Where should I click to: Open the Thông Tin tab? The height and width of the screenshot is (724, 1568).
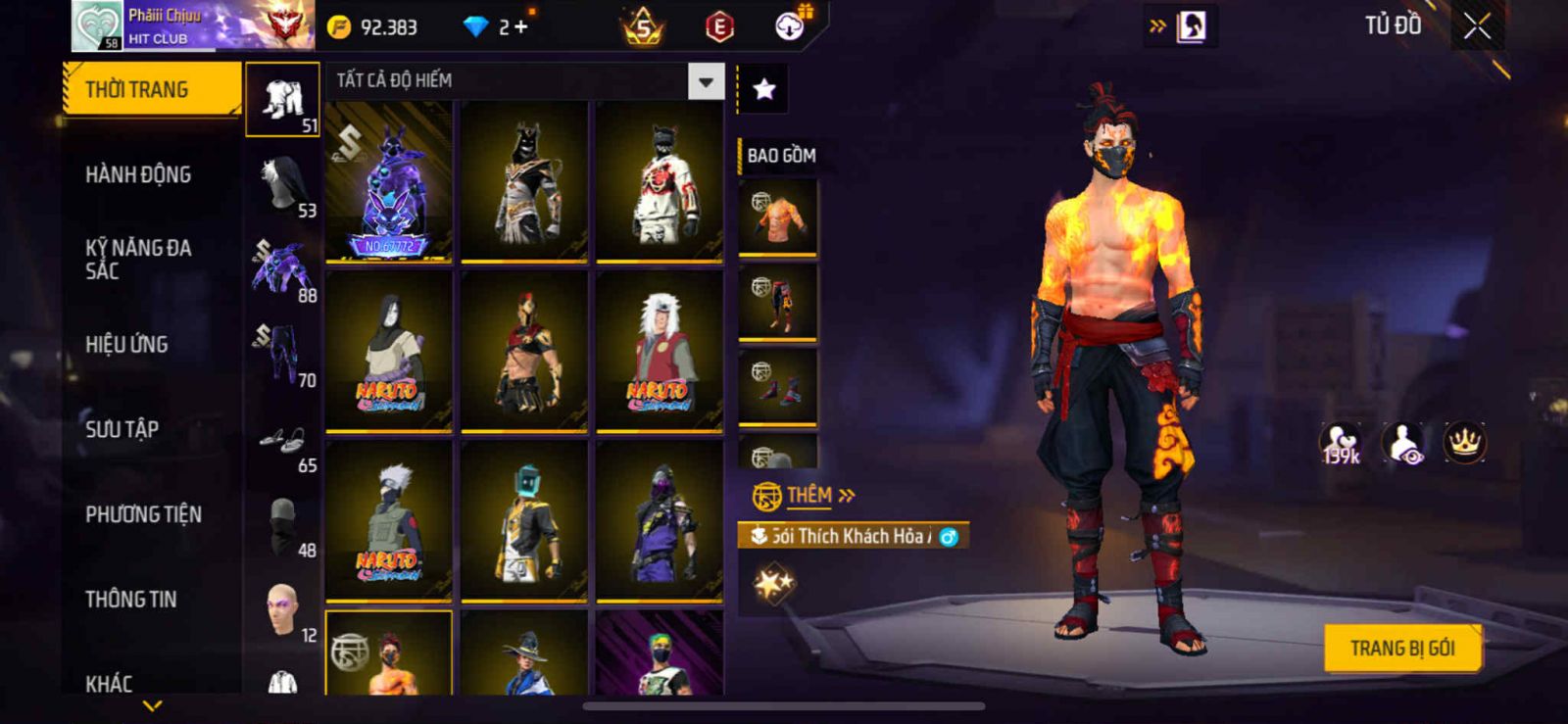130,600
